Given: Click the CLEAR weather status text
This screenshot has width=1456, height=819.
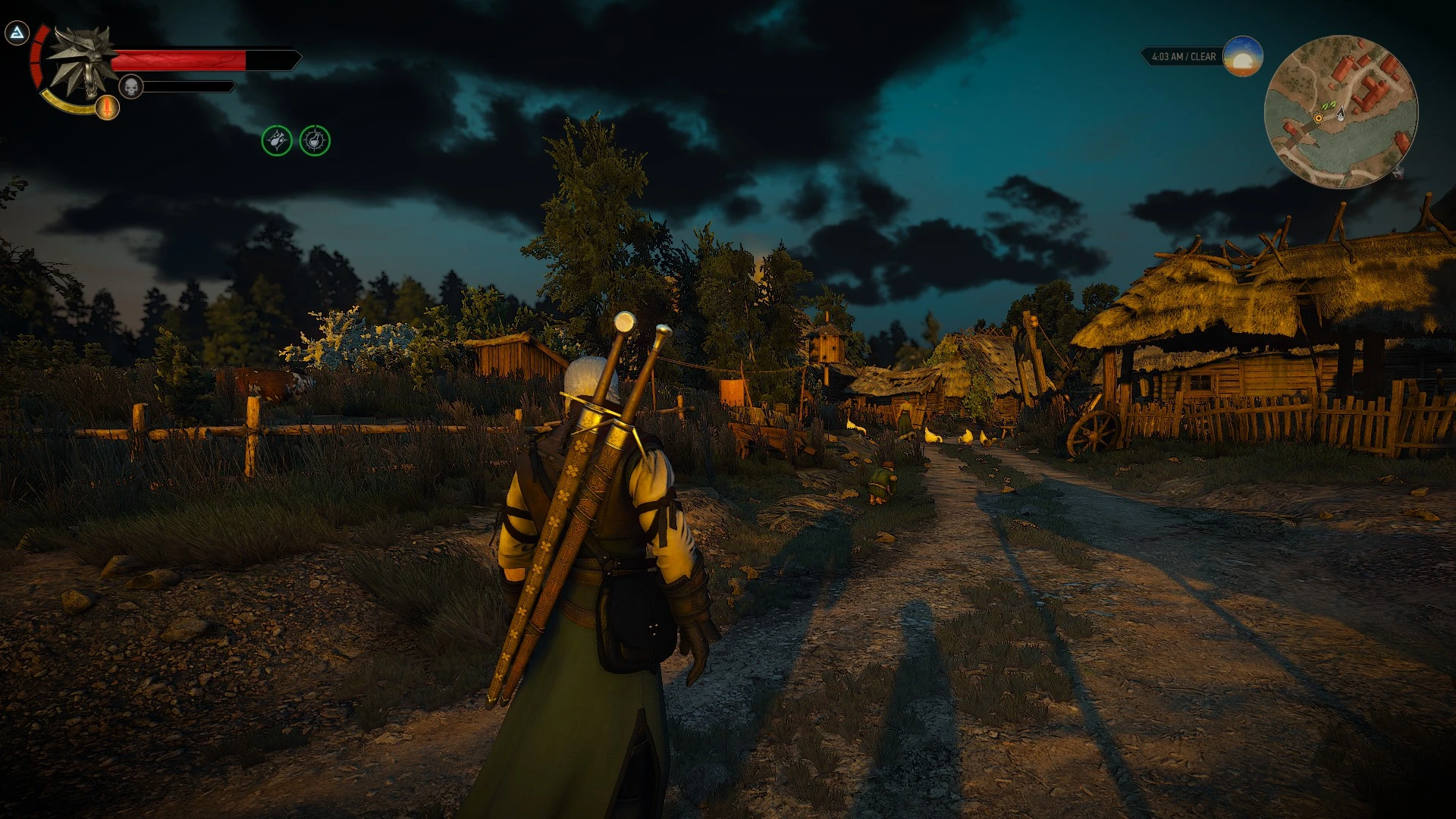Looking at the screenshot, I should point(1203,55).
